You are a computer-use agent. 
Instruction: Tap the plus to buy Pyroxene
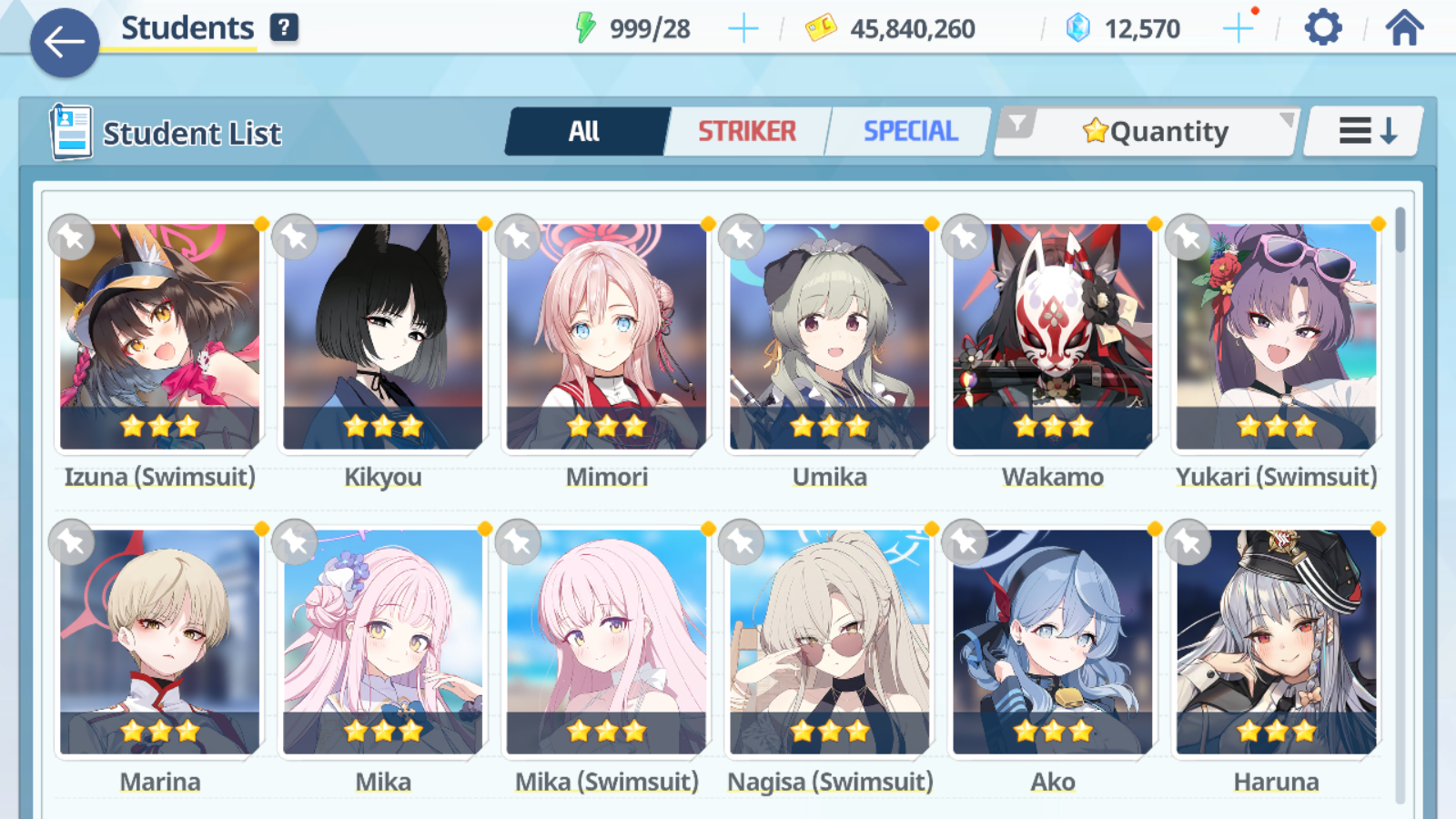pos(1238,27)
